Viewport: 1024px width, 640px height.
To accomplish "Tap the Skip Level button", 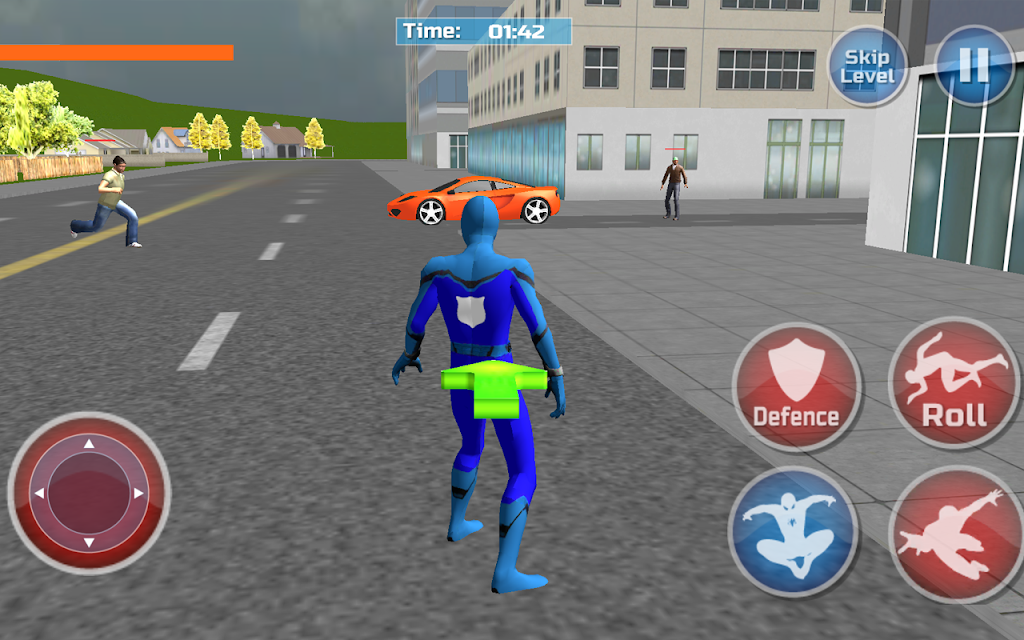I will coord(868,66).
